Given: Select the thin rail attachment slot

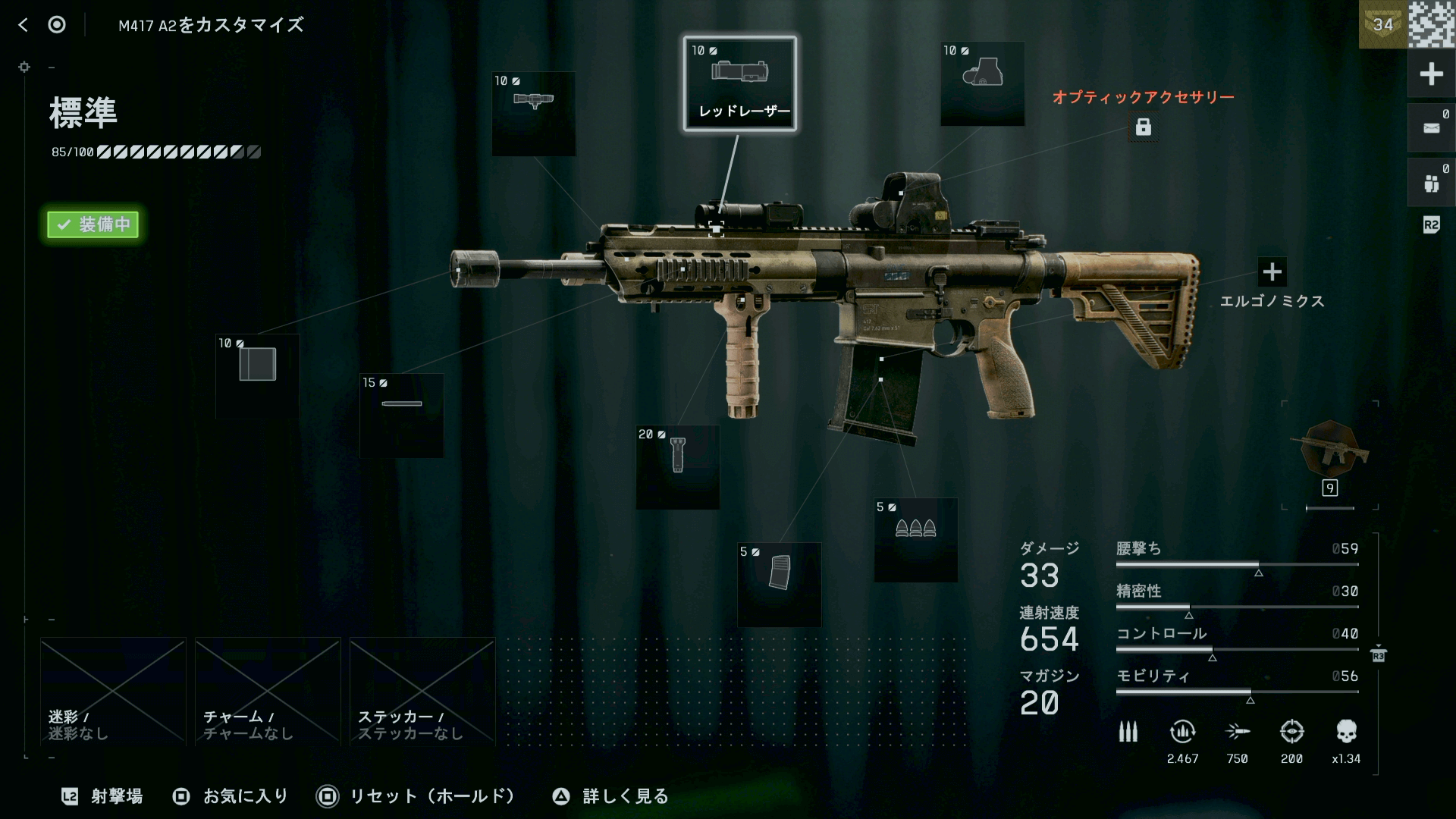Looking at the screenshot, I should pos(401,415).
